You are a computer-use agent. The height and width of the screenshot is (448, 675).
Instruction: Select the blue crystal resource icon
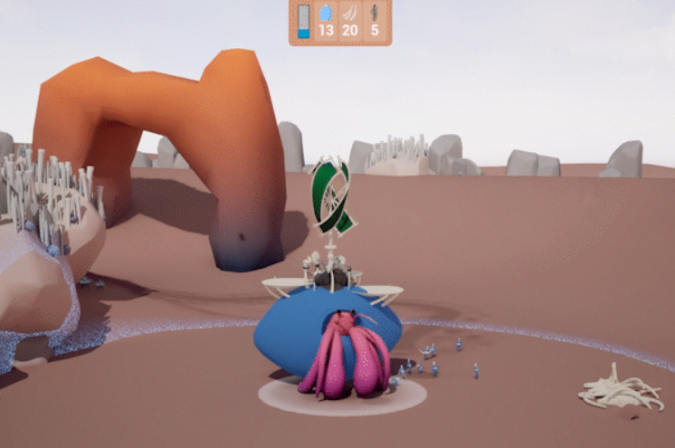point(326,13)
